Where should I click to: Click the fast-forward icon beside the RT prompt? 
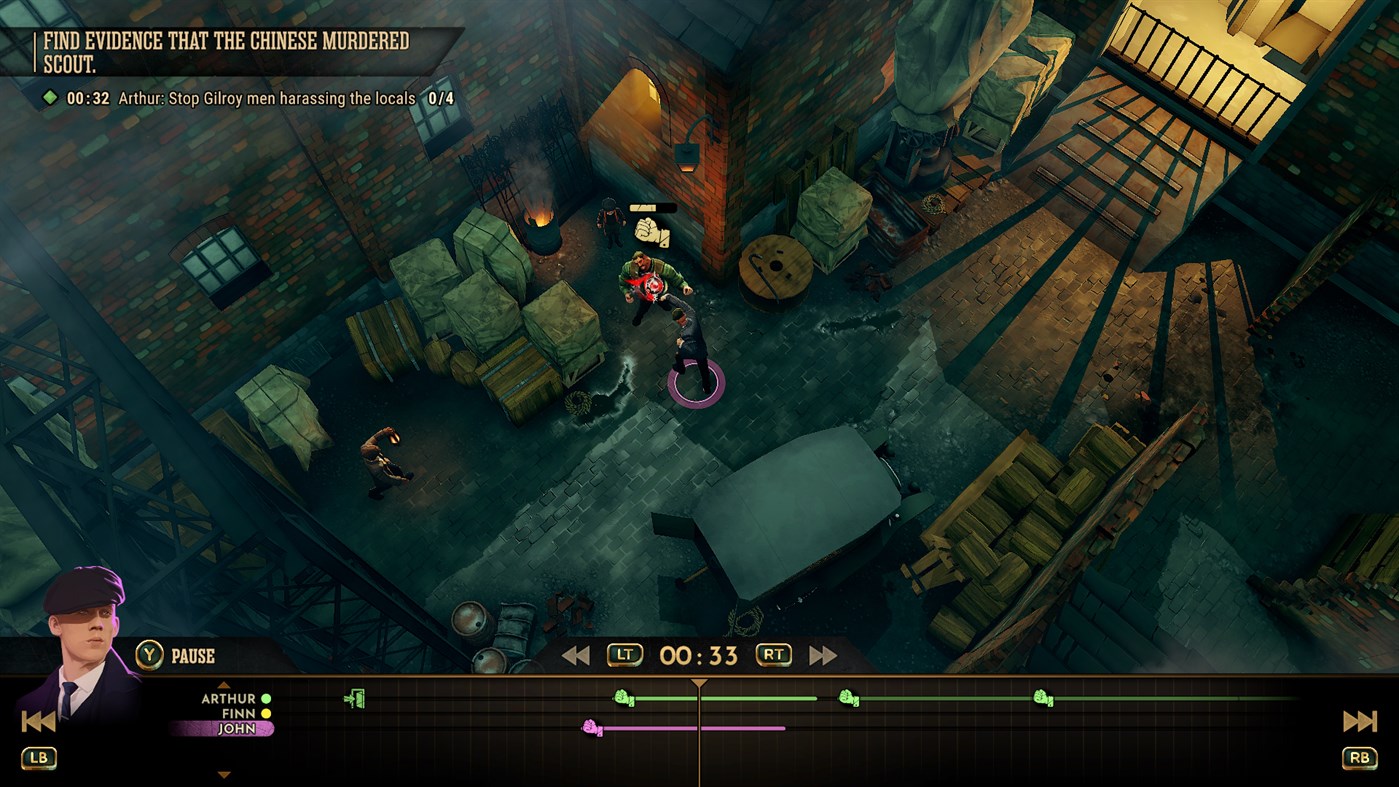pos(820,656)
